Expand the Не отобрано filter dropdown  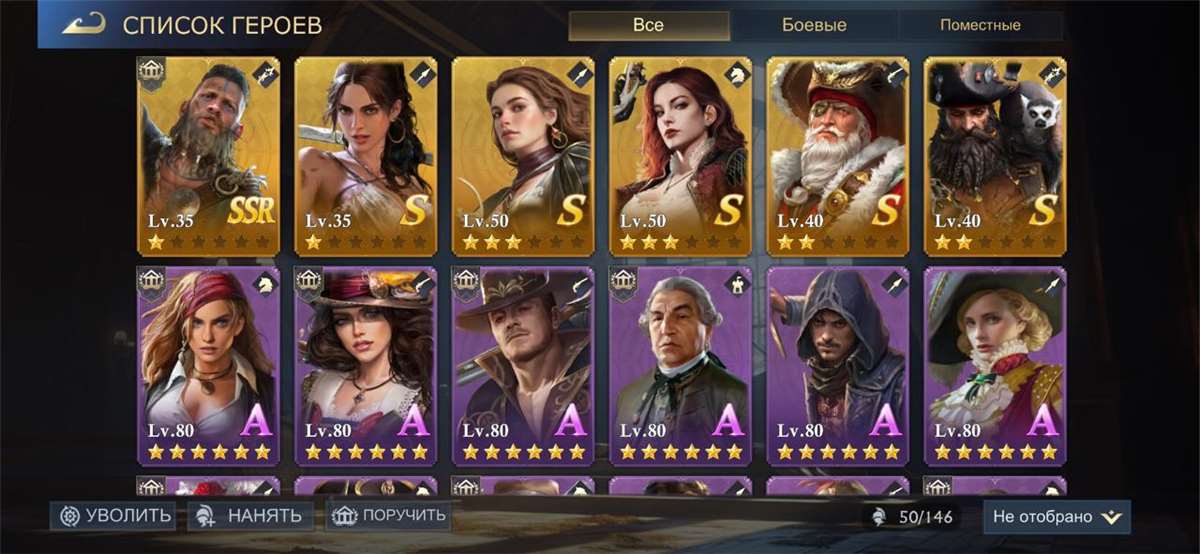pos(1056,517)
